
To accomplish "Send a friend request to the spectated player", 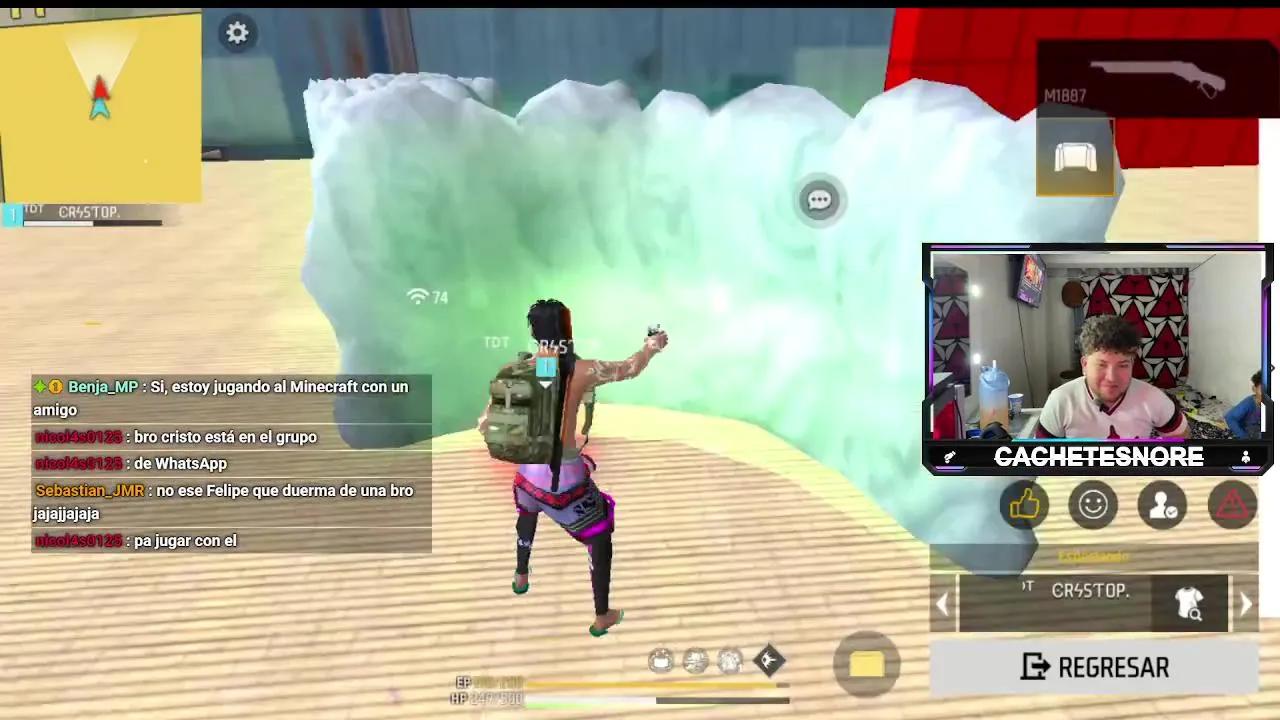I will (1162, 505).
